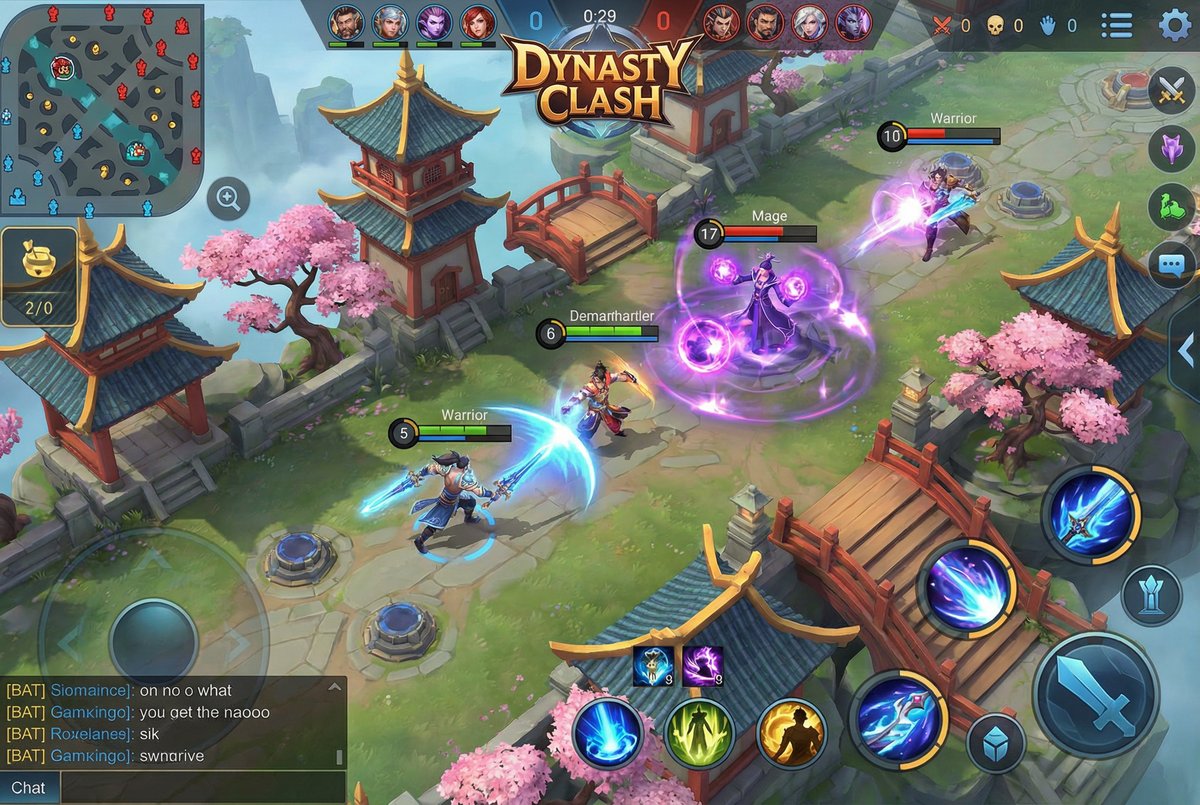This screenshot has height=805, width=1200.
Task: Open the gold mortar shop panel
Action: (40, 277)
